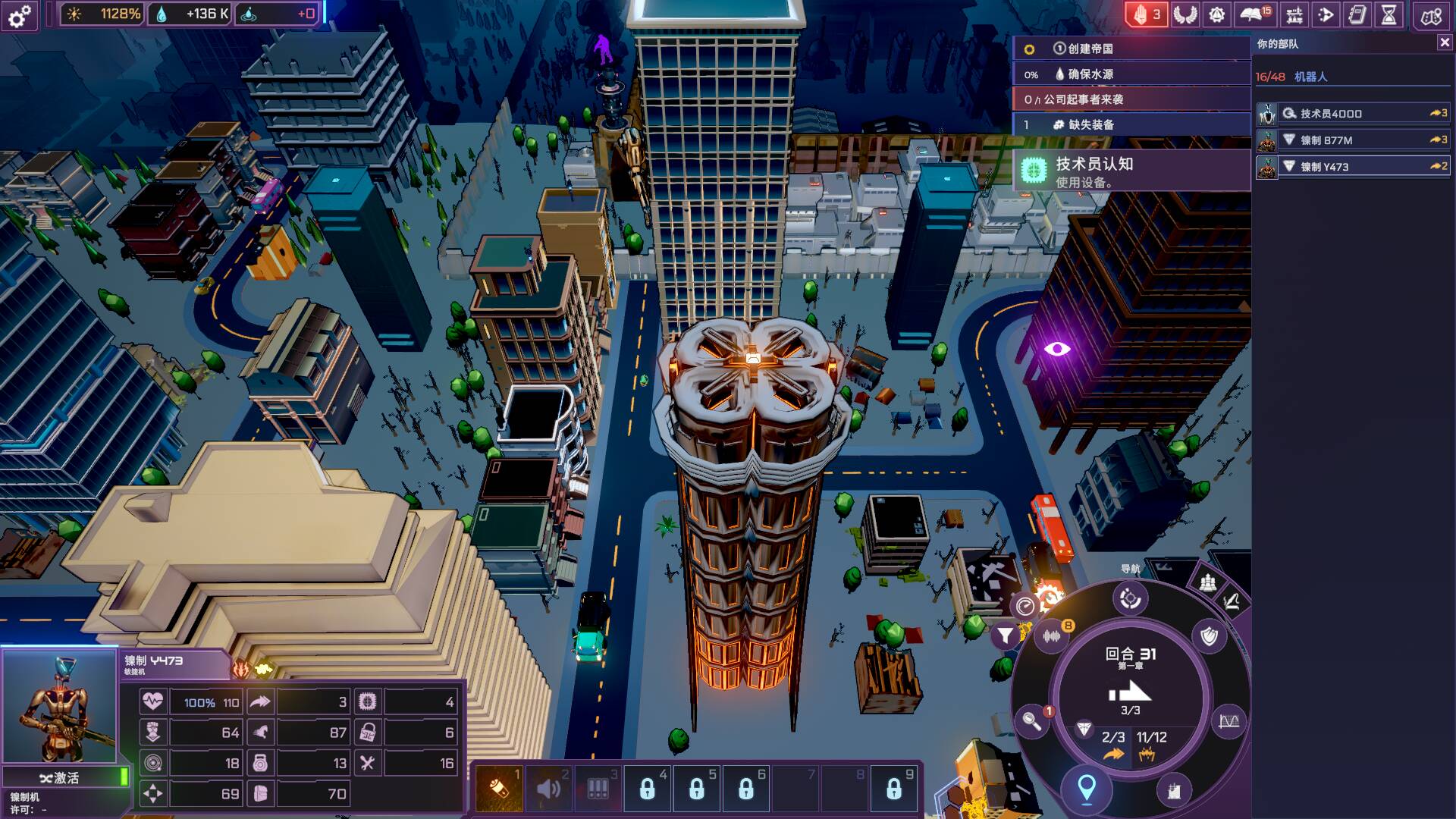Open the notebook journal icon
The height and width of the screenshot is (819, 1456).
point(1357,15)
